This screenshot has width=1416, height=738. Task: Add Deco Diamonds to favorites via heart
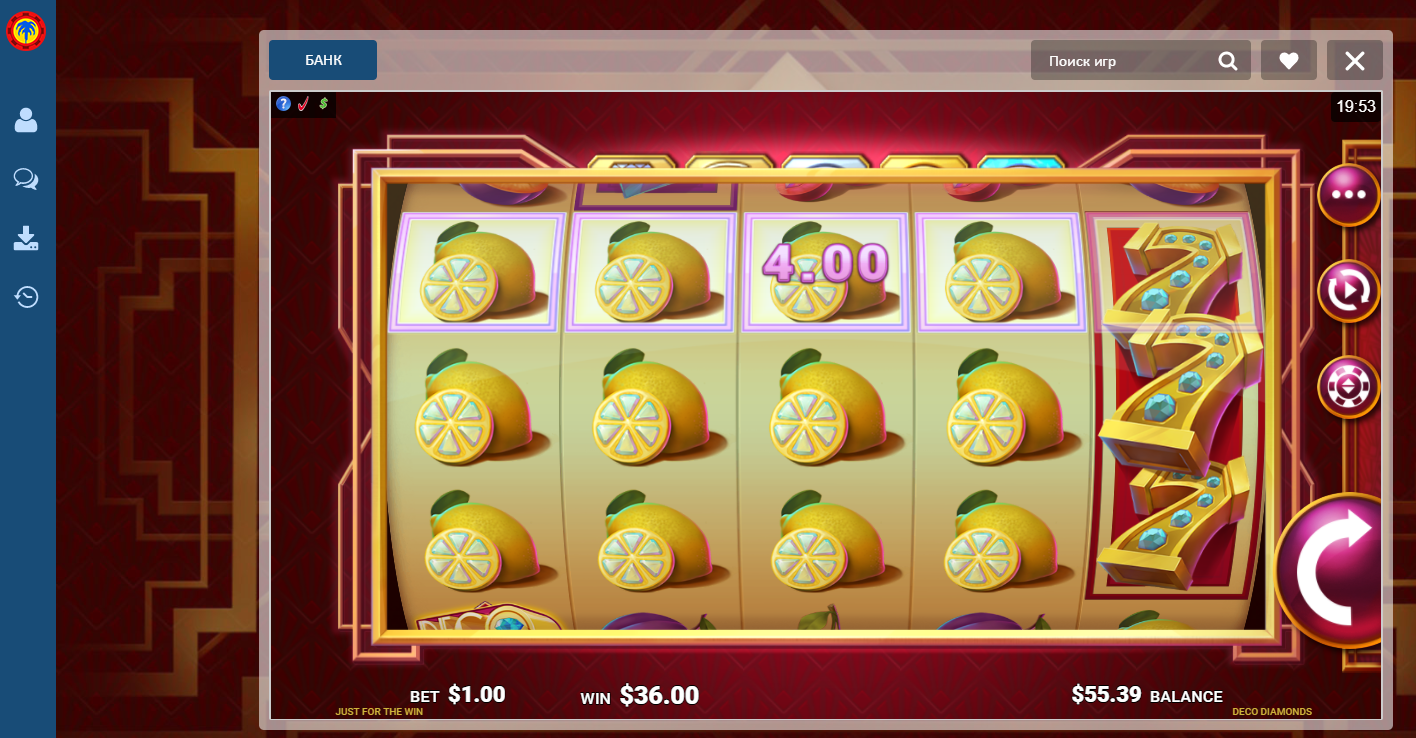(1288, 60)
